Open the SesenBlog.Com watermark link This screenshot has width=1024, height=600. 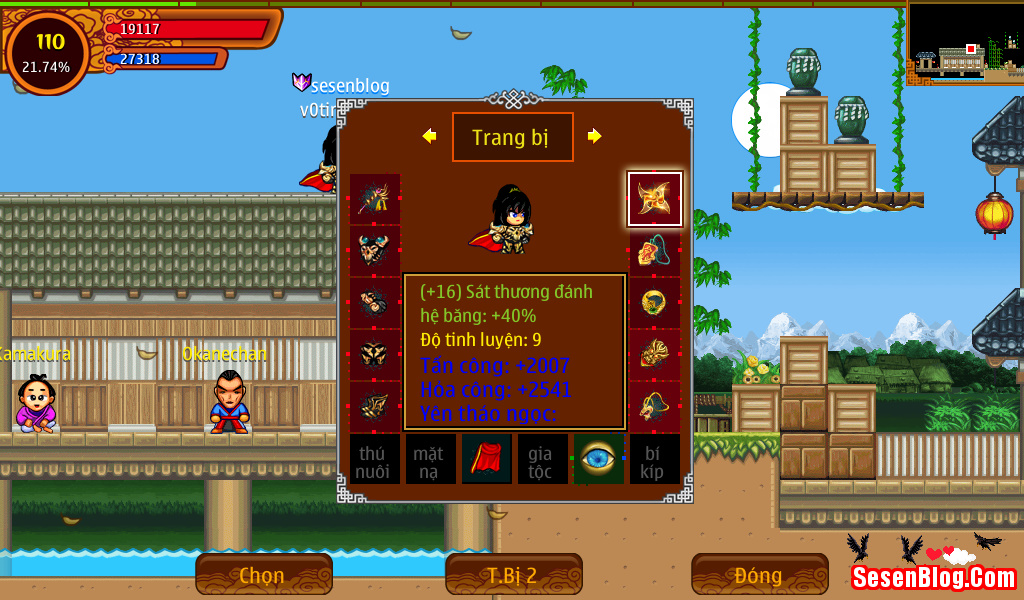pyautogui.click(x=934, y=577)
